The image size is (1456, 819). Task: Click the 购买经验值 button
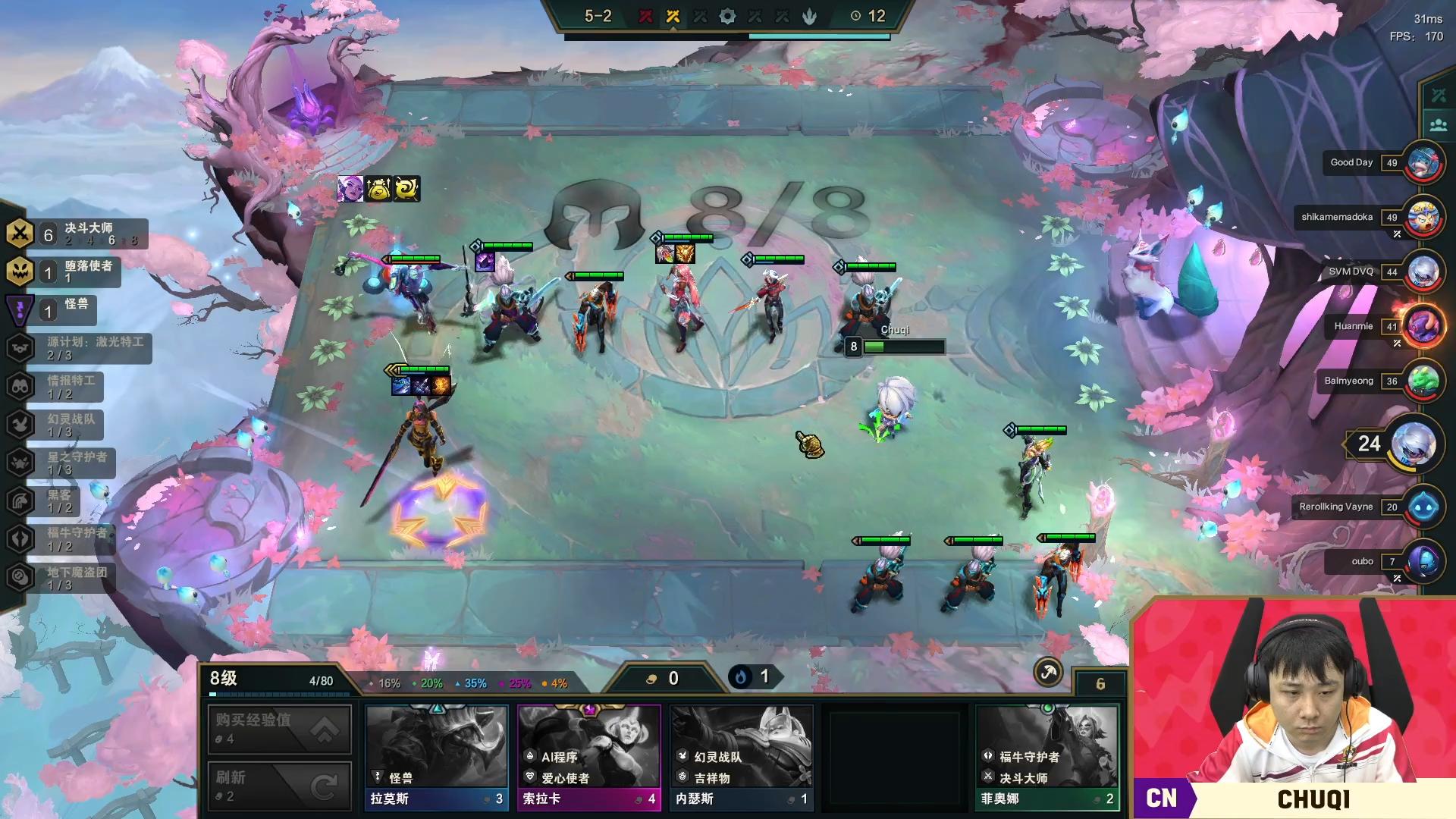(279, 729)
